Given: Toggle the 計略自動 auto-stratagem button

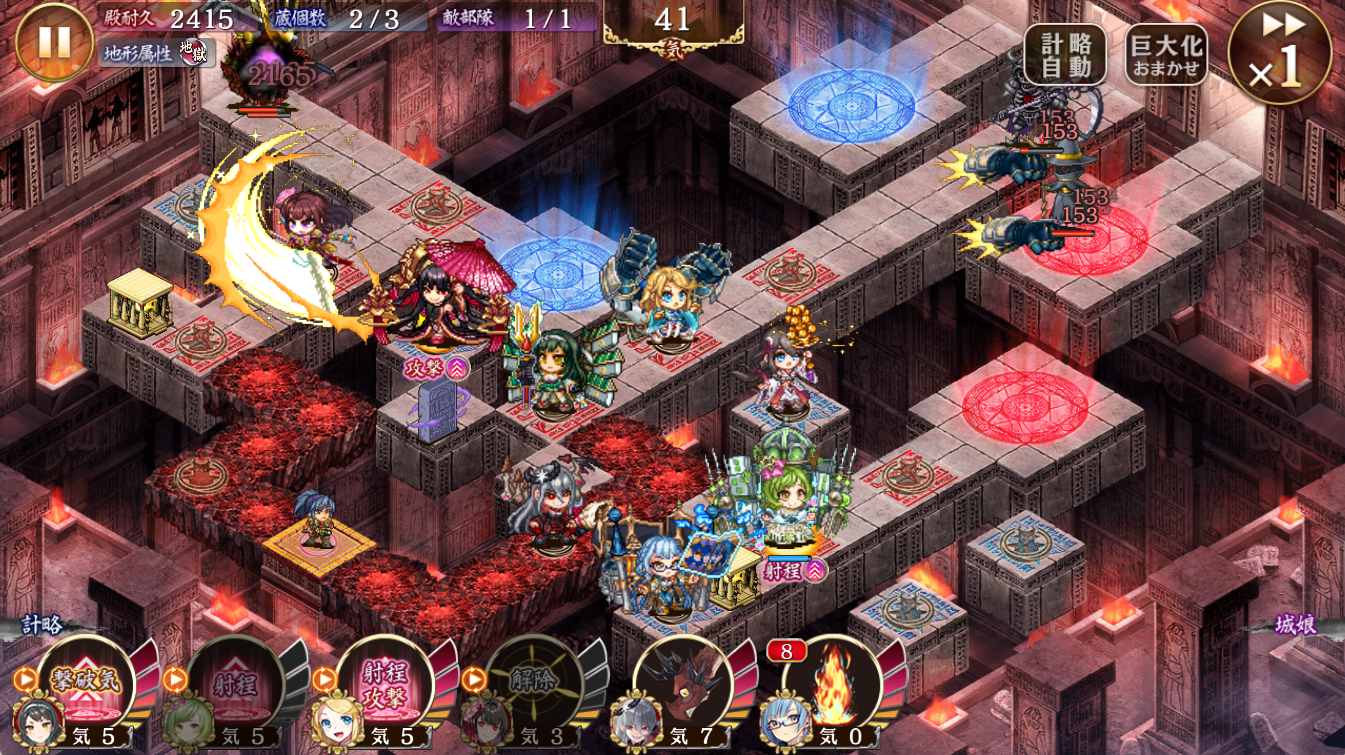Looking at the screenshot, I should pos(1065,55).
